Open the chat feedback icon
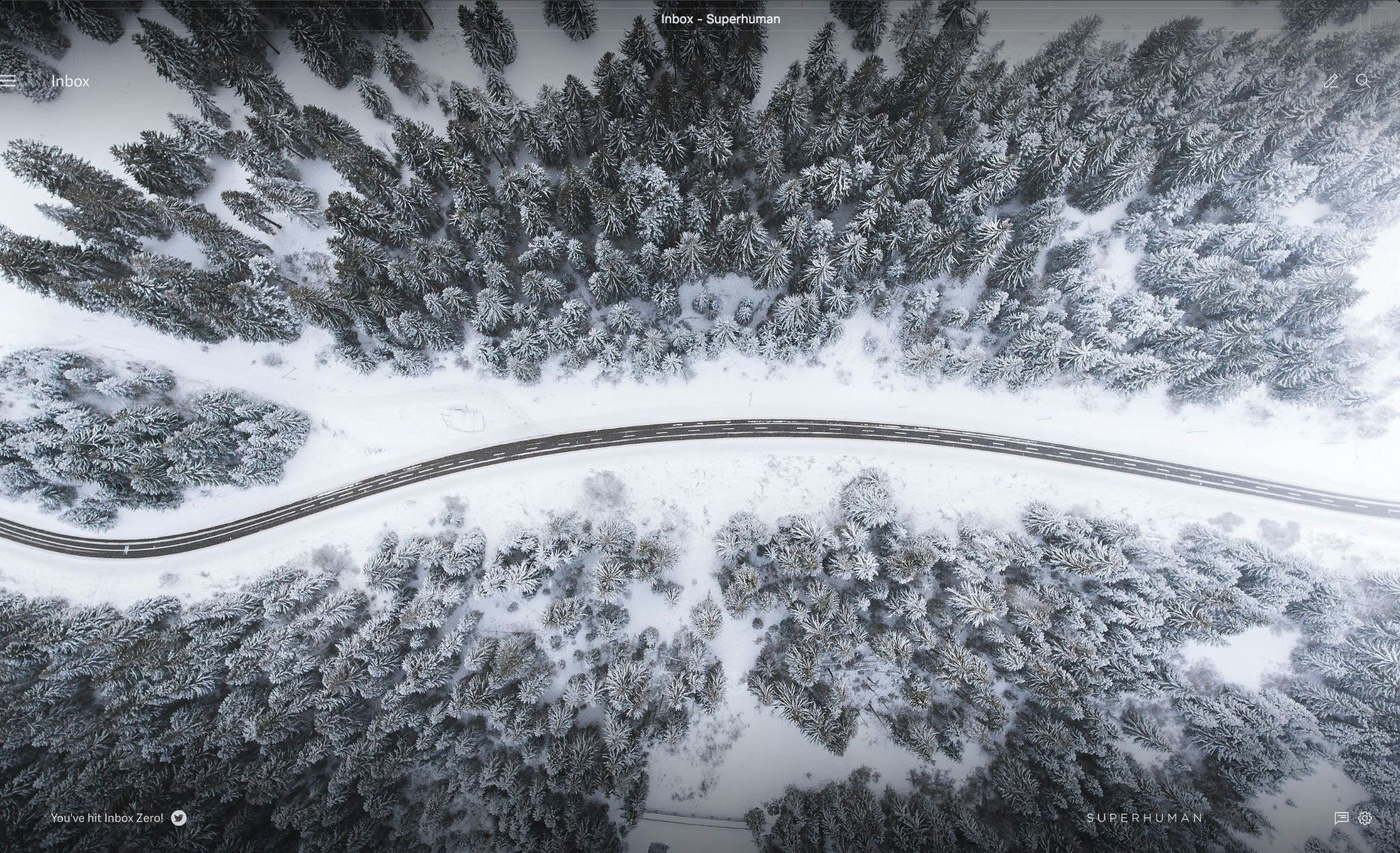 (x=1341, y=818)
